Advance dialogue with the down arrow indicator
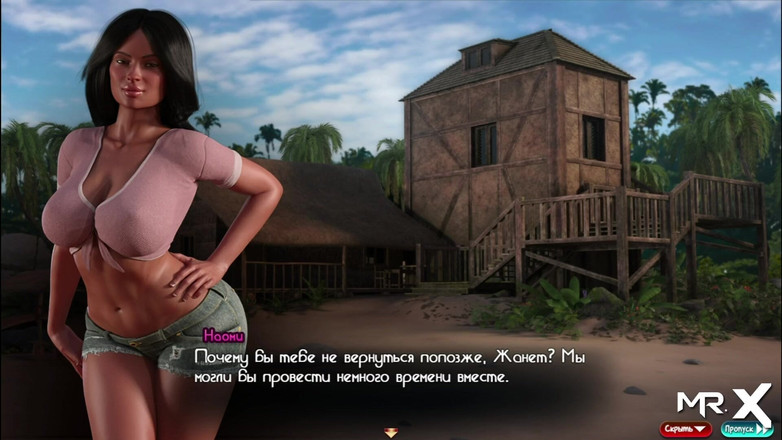Viewport: 782px width, 440px height. [391, 432]
